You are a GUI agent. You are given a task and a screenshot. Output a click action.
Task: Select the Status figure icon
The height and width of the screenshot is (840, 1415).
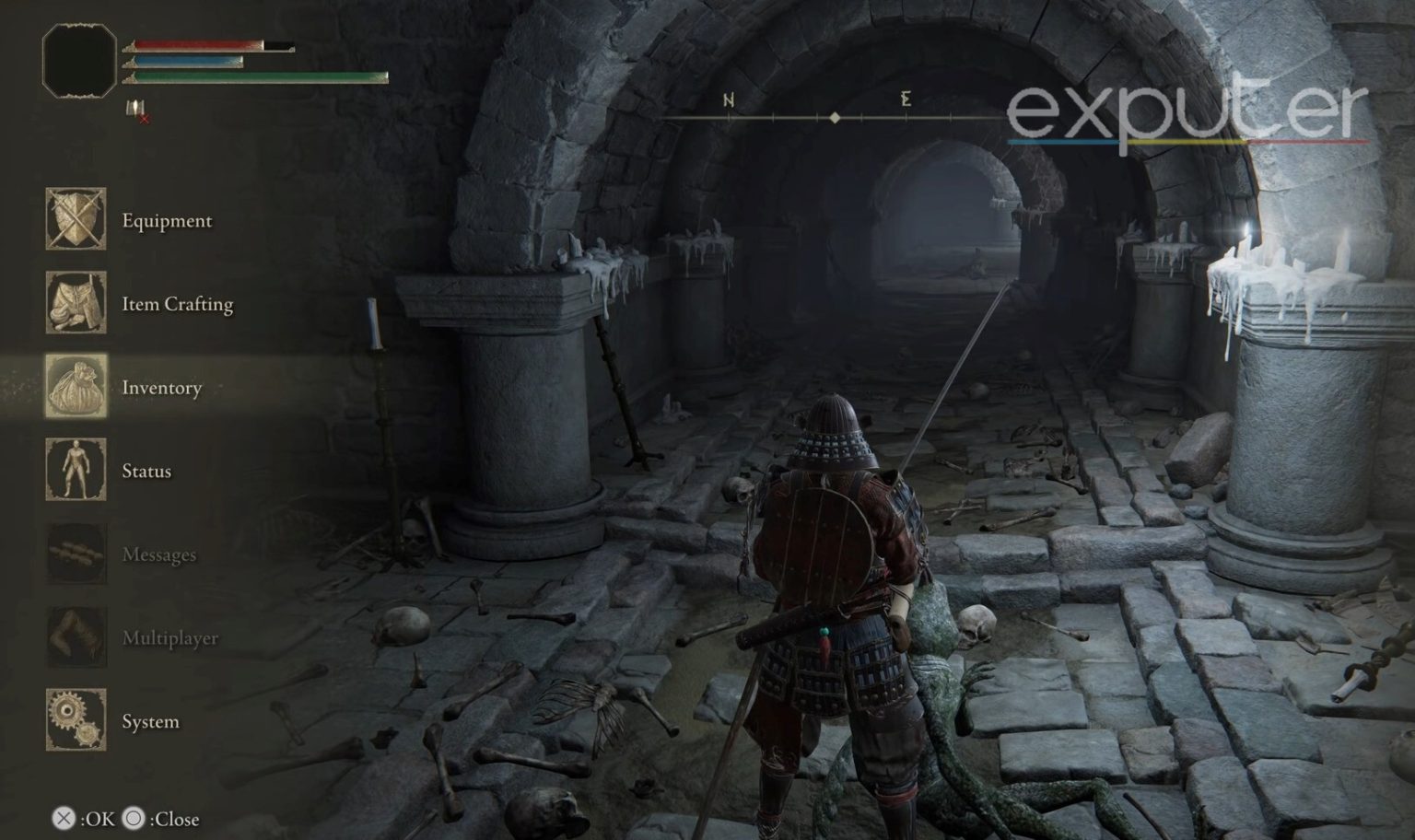[76, 471]
